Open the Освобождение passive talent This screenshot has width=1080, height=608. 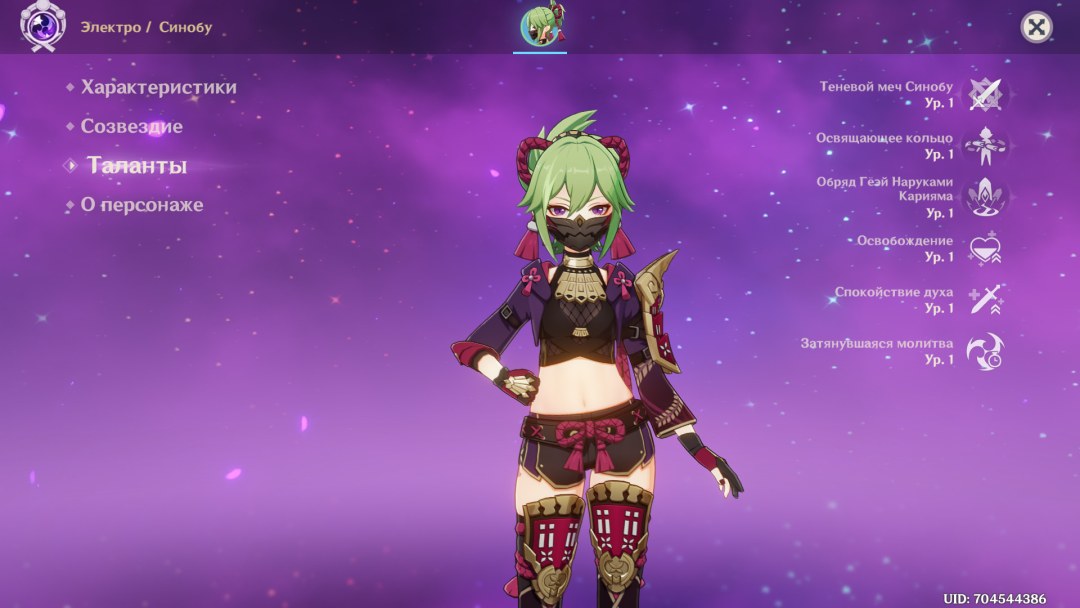[x=985, y=249]
